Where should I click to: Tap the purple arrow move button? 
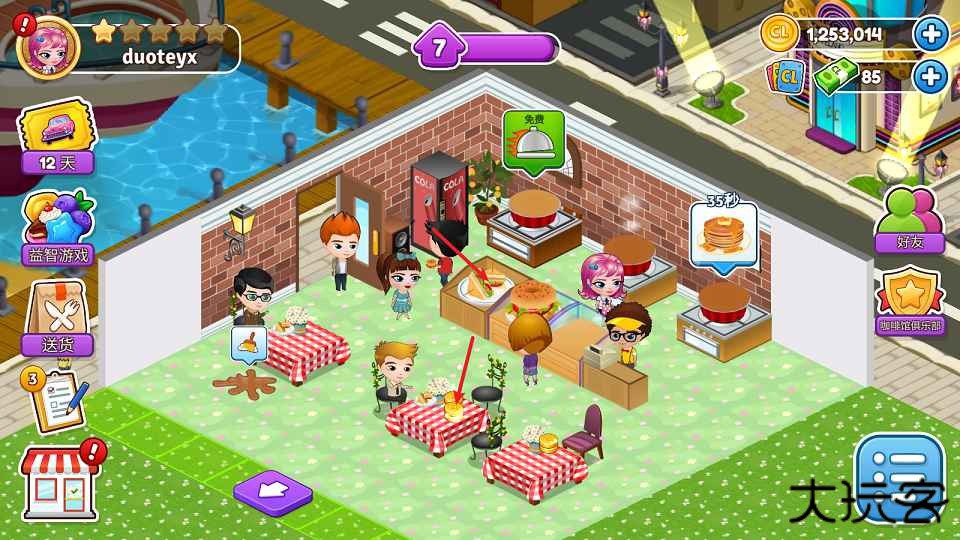[272, 491]
